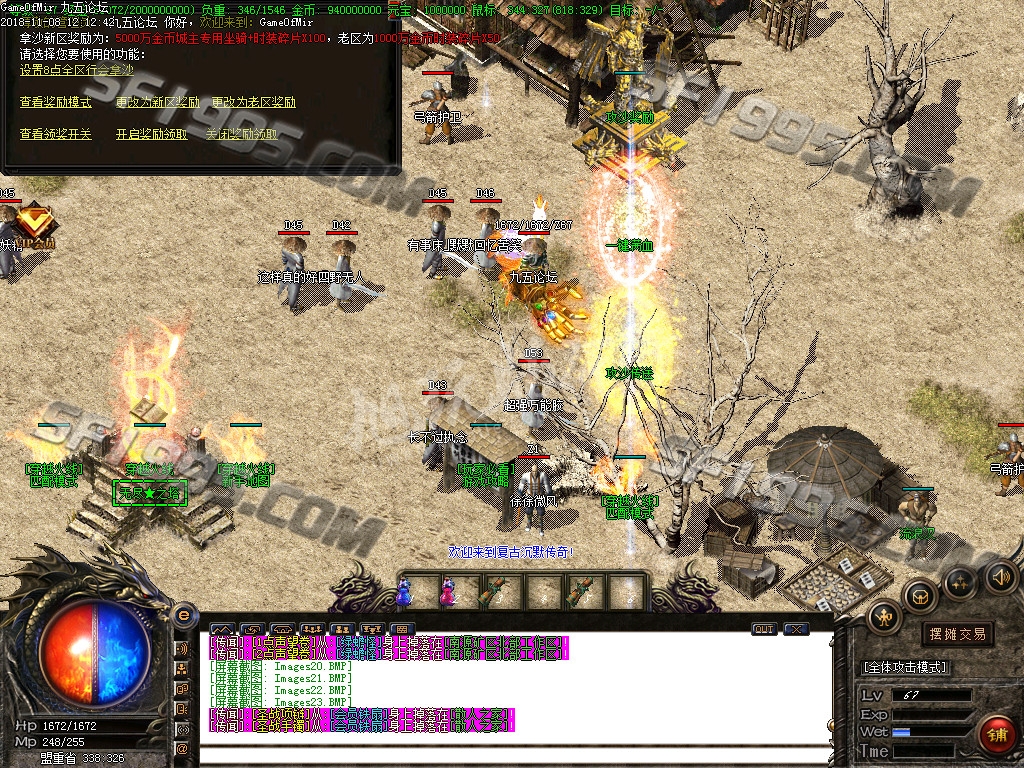Select 更改为老区奖励 option
This screenshot has width=1024, height=768.
(253, 102)
